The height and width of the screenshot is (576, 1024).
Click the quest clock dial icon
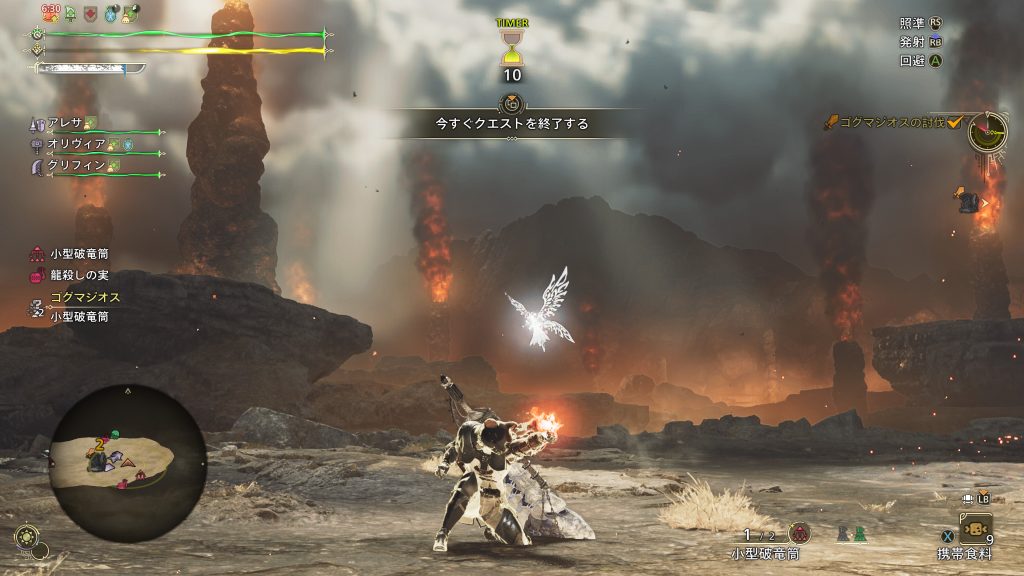pos(987,130)
